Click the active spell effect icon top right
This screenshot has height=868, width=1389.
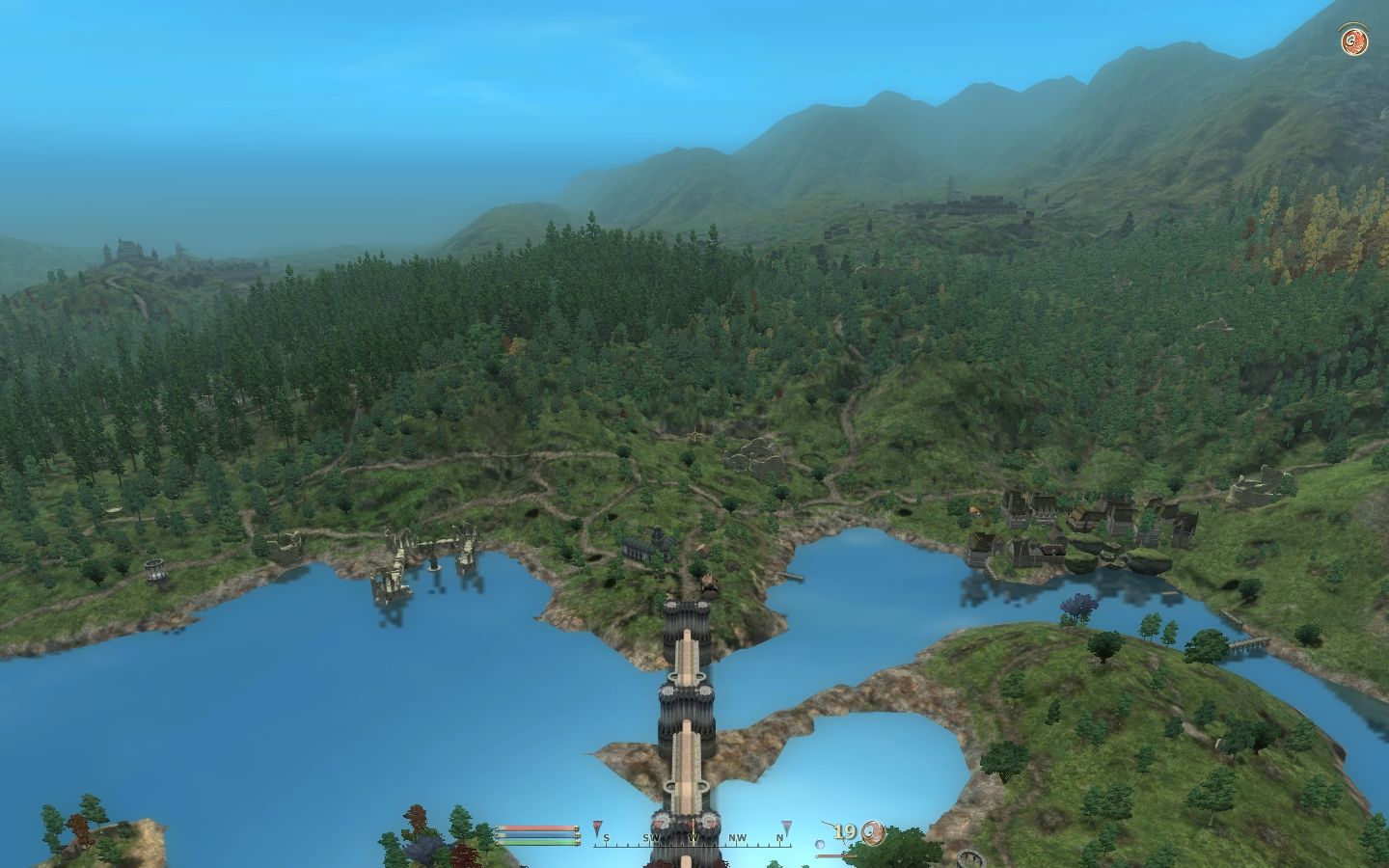point(1353,40)
